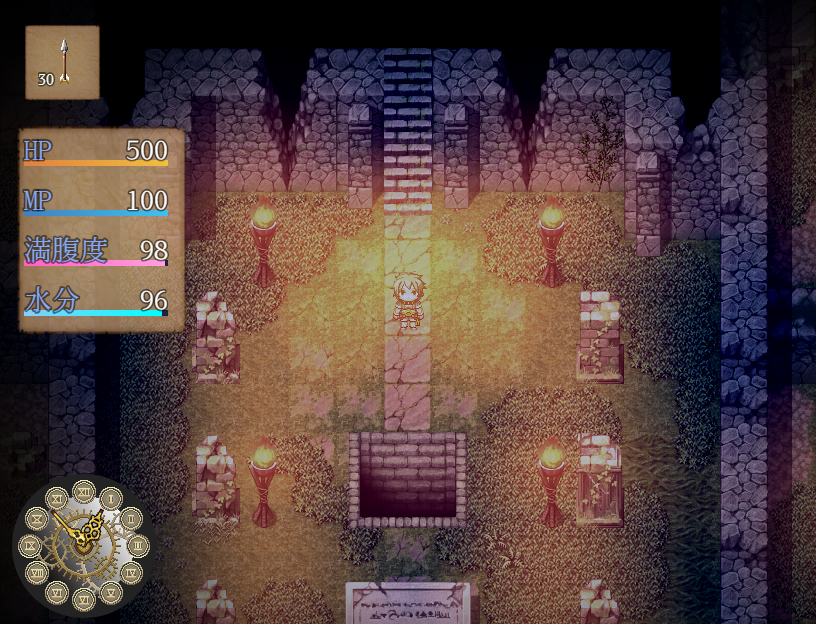Select the equipped arrow item slot

pos(62,63)
